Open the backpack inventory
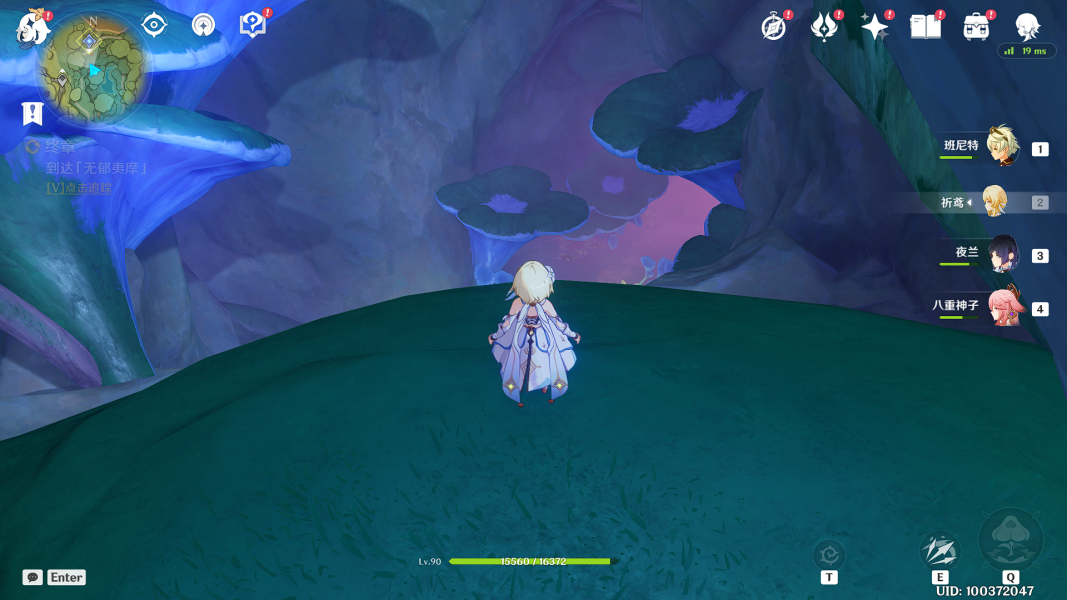Image resolution: width=1067 pixels, height=600 pixels. [x=976, y=27]
